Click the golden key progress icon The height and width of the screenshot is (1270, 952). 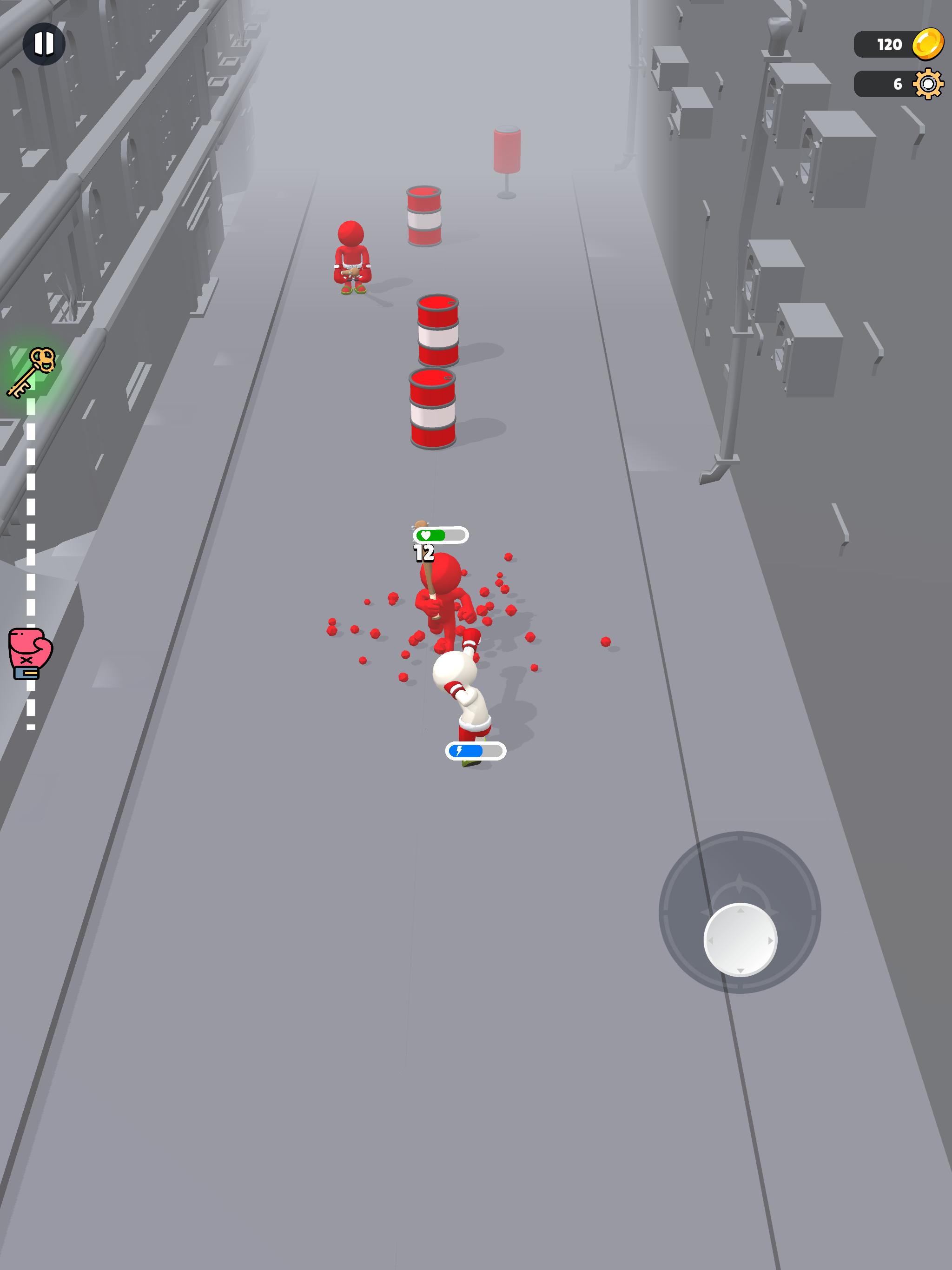[x=32, y=372]
